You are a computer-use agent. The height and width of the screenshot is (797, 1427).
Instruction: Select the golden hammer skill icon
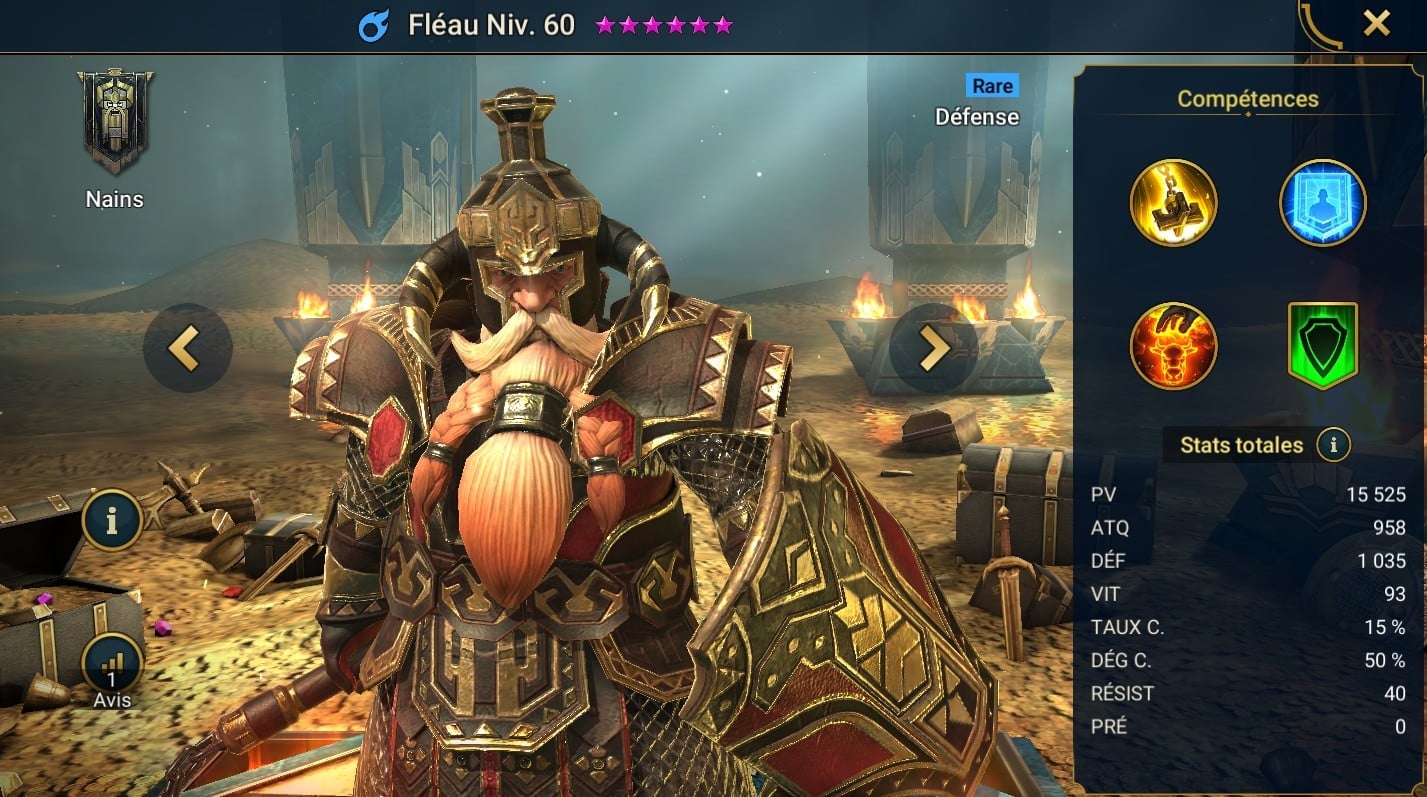pos(1173,202)
